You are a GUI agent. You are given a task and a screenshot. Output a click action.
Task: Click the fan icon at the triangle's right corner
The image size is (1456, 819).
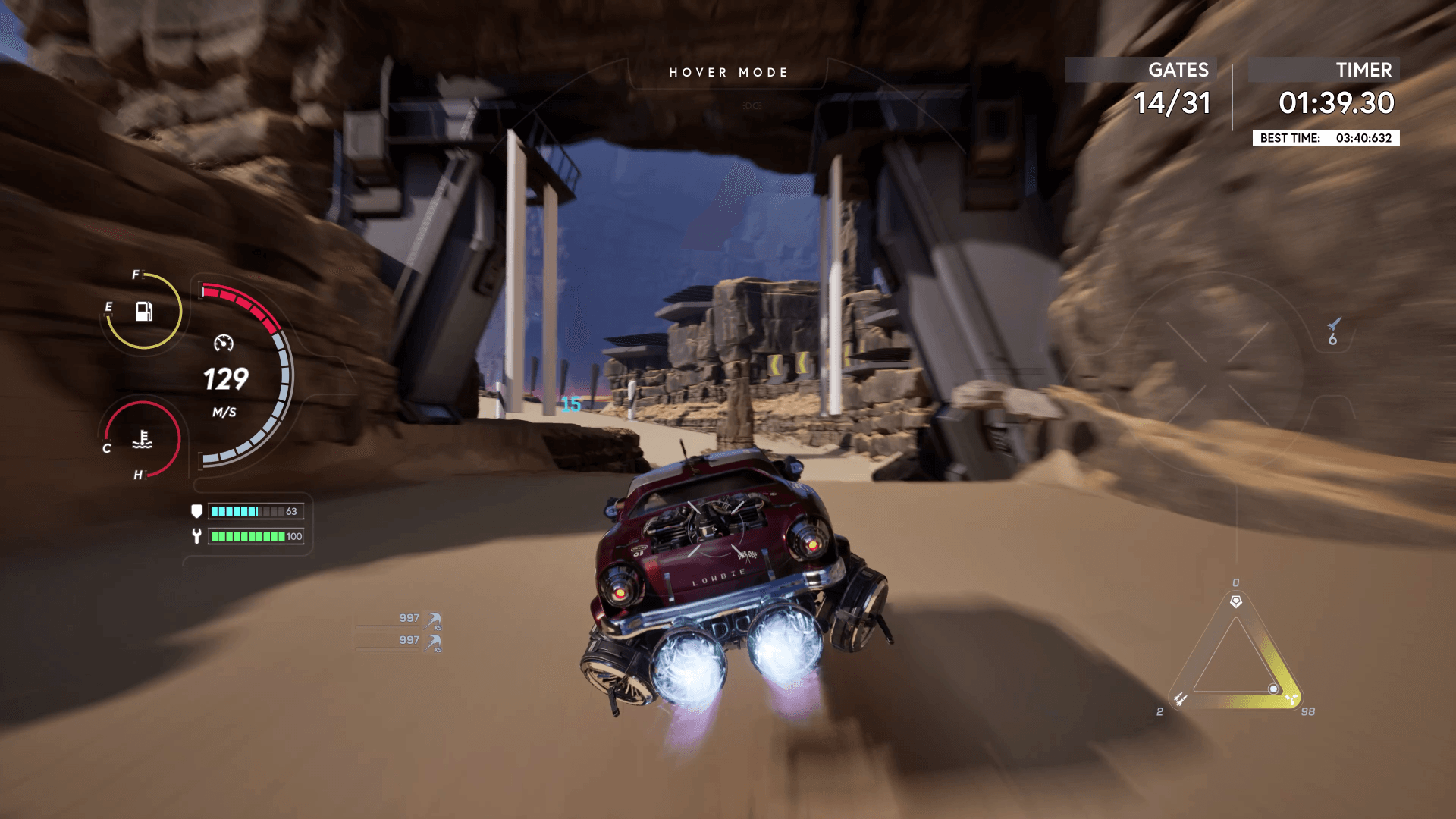coord(1292,700)
